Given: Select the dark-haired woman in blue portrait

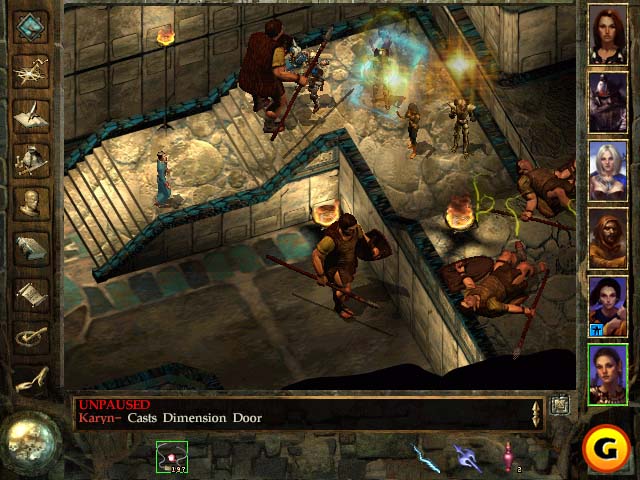Looking at the screenshot, I should 607,305.
